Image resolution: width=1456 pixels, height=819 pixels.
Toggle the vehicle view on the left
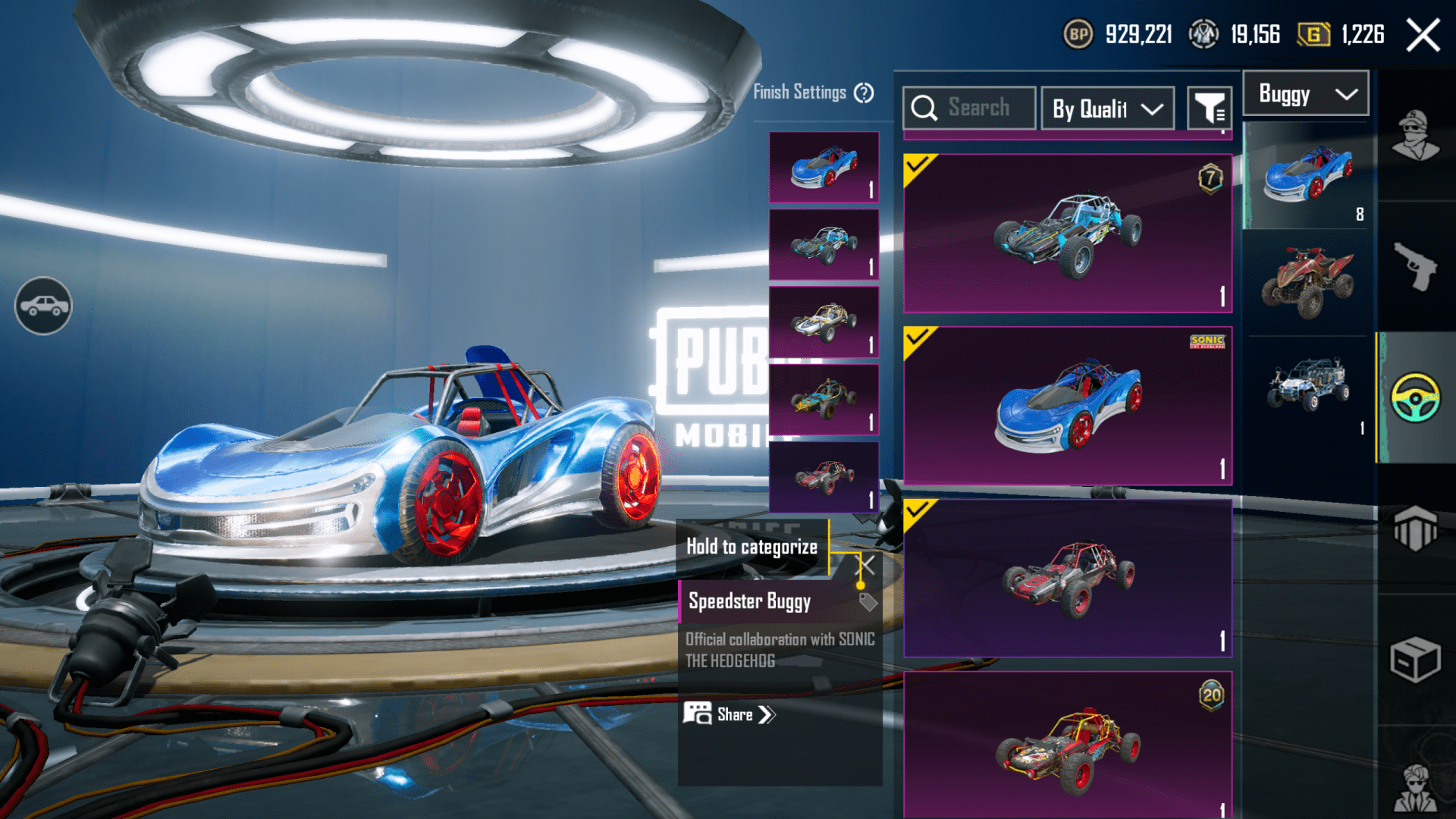click(43, 306)
